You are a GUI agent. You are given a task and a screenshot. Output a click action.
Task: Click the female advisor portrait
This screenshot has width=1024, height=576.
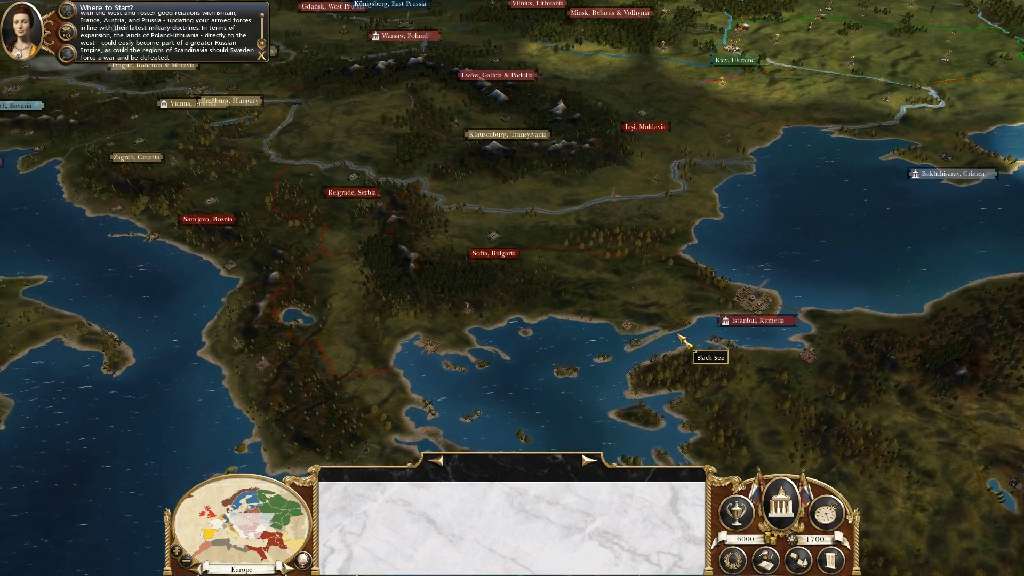point(21,31)
